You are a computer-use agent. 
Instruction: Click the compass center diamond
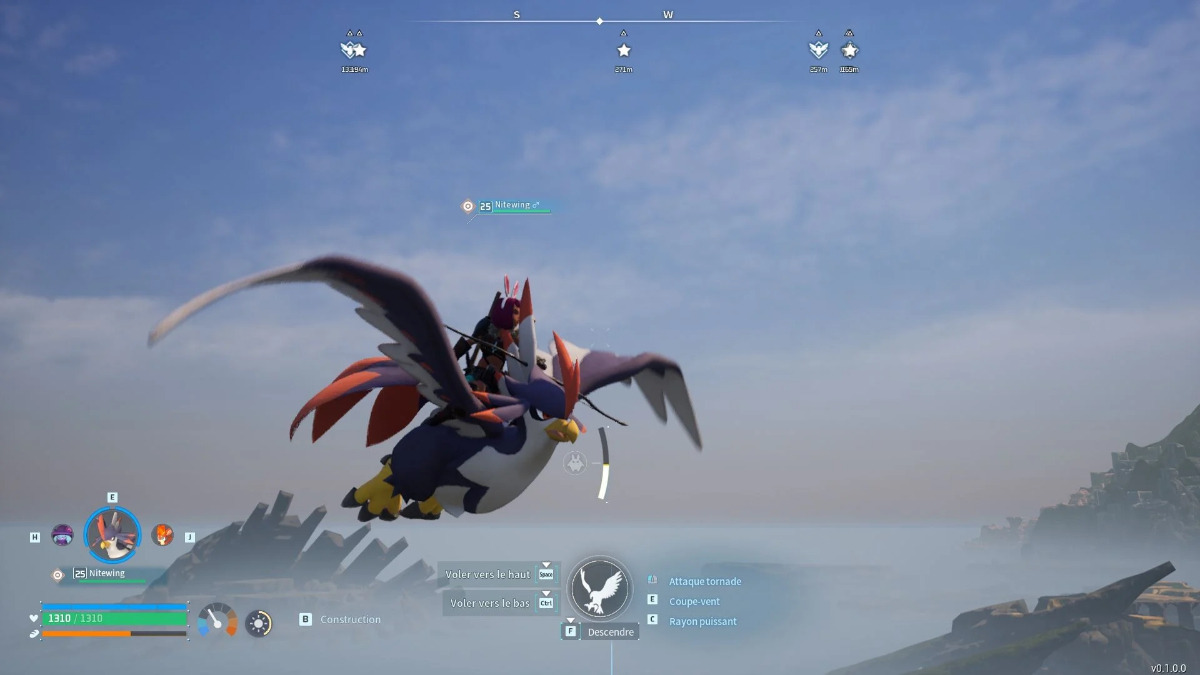click(x=599, y=21)
